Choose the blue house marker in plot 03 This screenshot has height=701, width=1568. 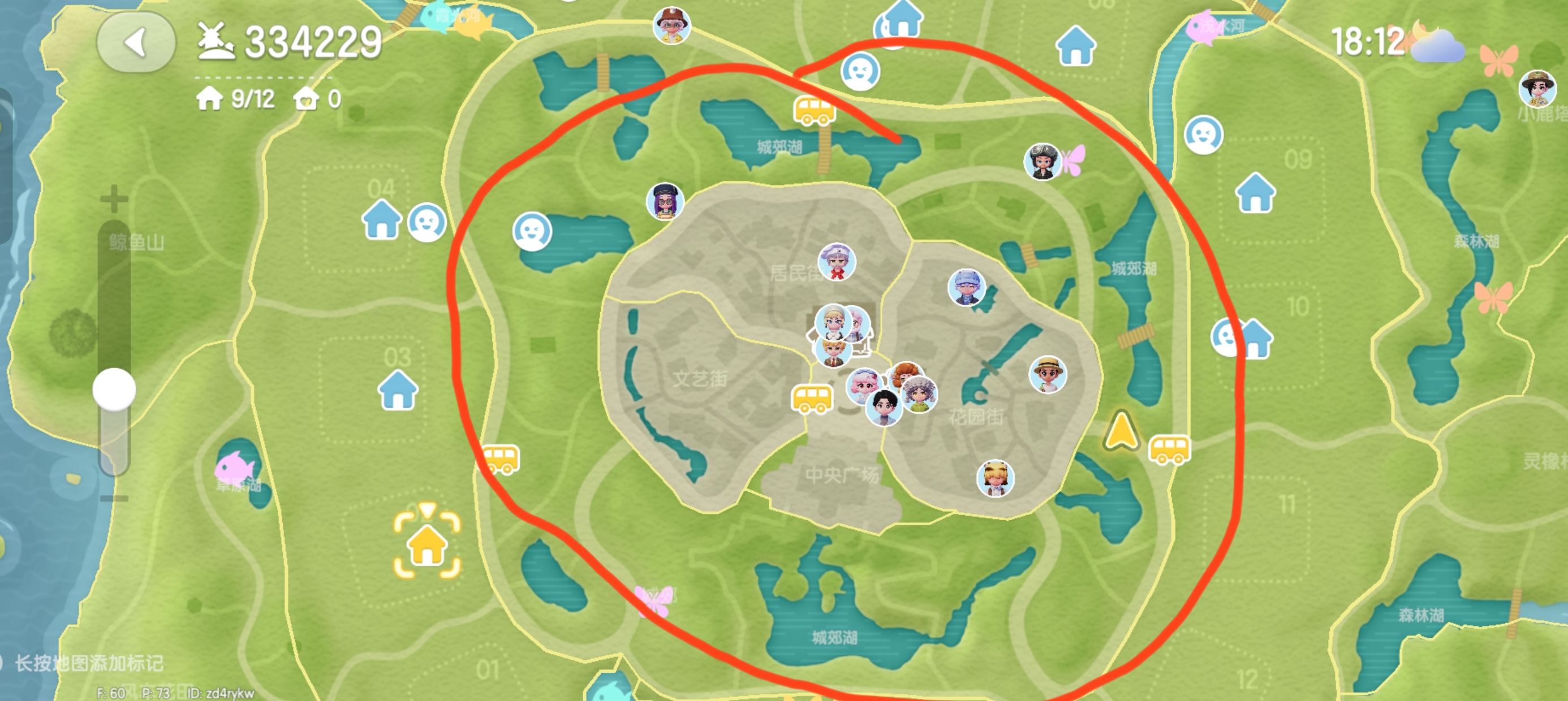(x=398, y=391)
